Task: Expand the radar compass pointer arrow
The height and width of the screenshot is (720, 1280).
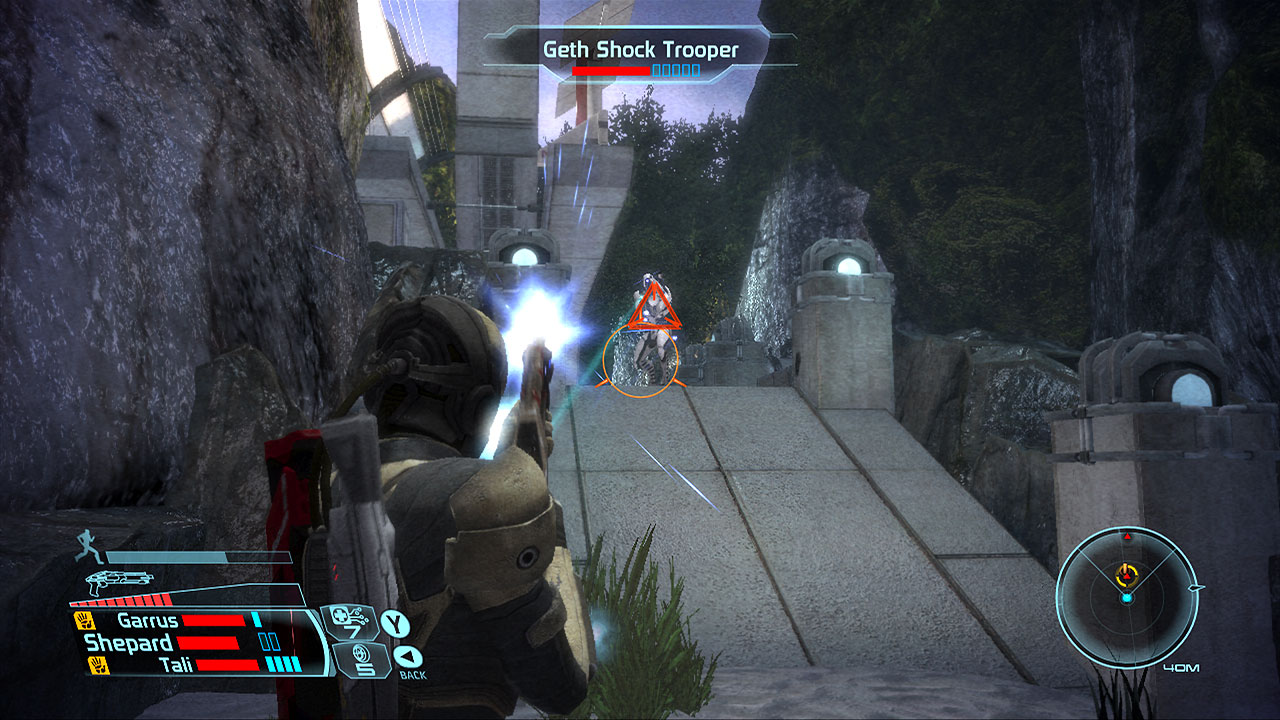Action: [x=1195, y=588]
